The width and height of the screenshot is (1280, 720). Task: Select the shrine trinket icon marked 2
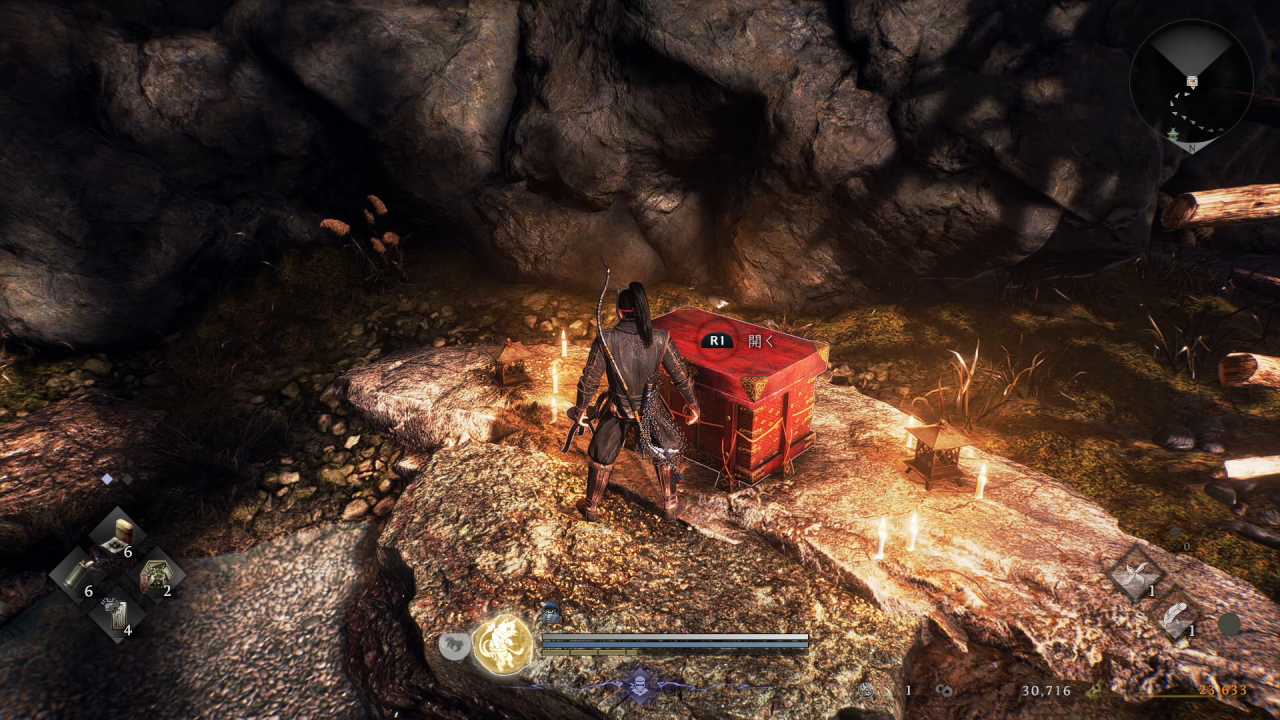[157, 575]
